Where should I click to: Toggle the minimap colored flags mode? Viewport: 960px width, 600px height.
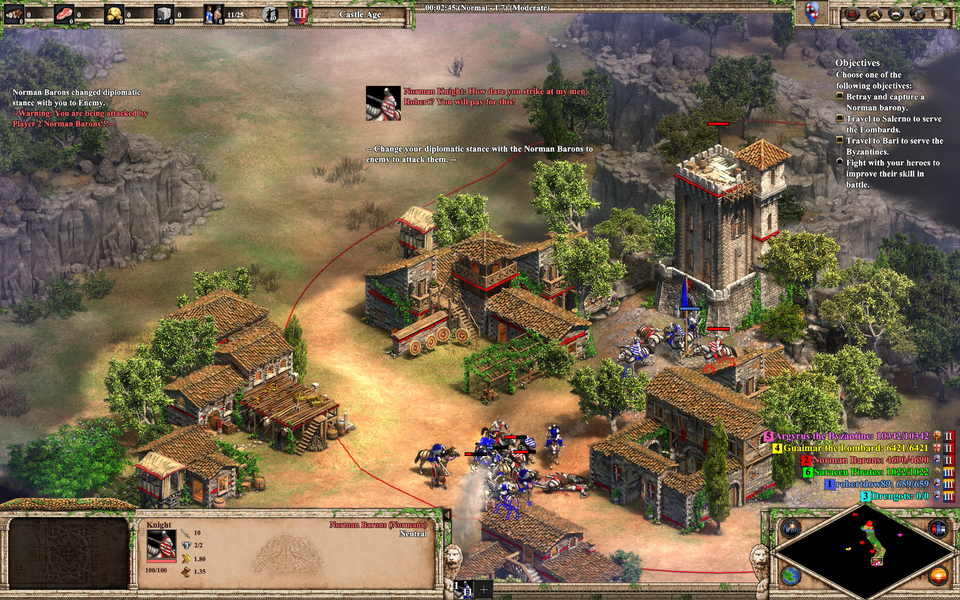(x=937, y=528)
